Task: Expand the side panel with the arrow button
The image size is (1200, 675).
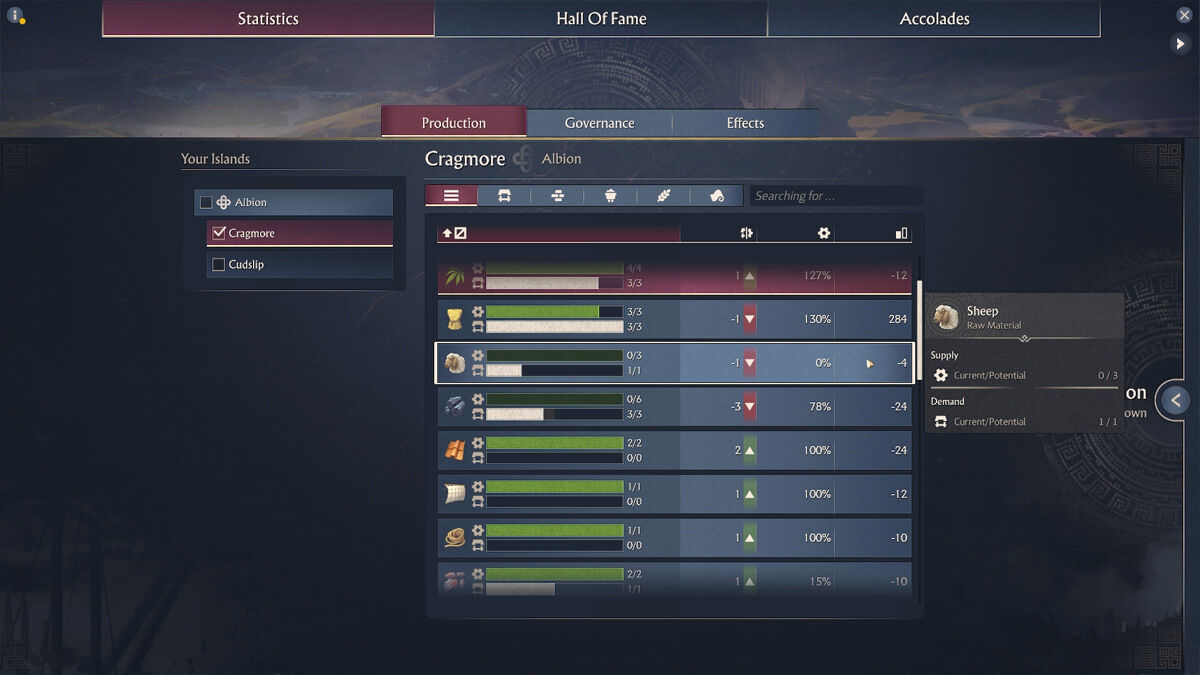Action: click(1176, 400)
